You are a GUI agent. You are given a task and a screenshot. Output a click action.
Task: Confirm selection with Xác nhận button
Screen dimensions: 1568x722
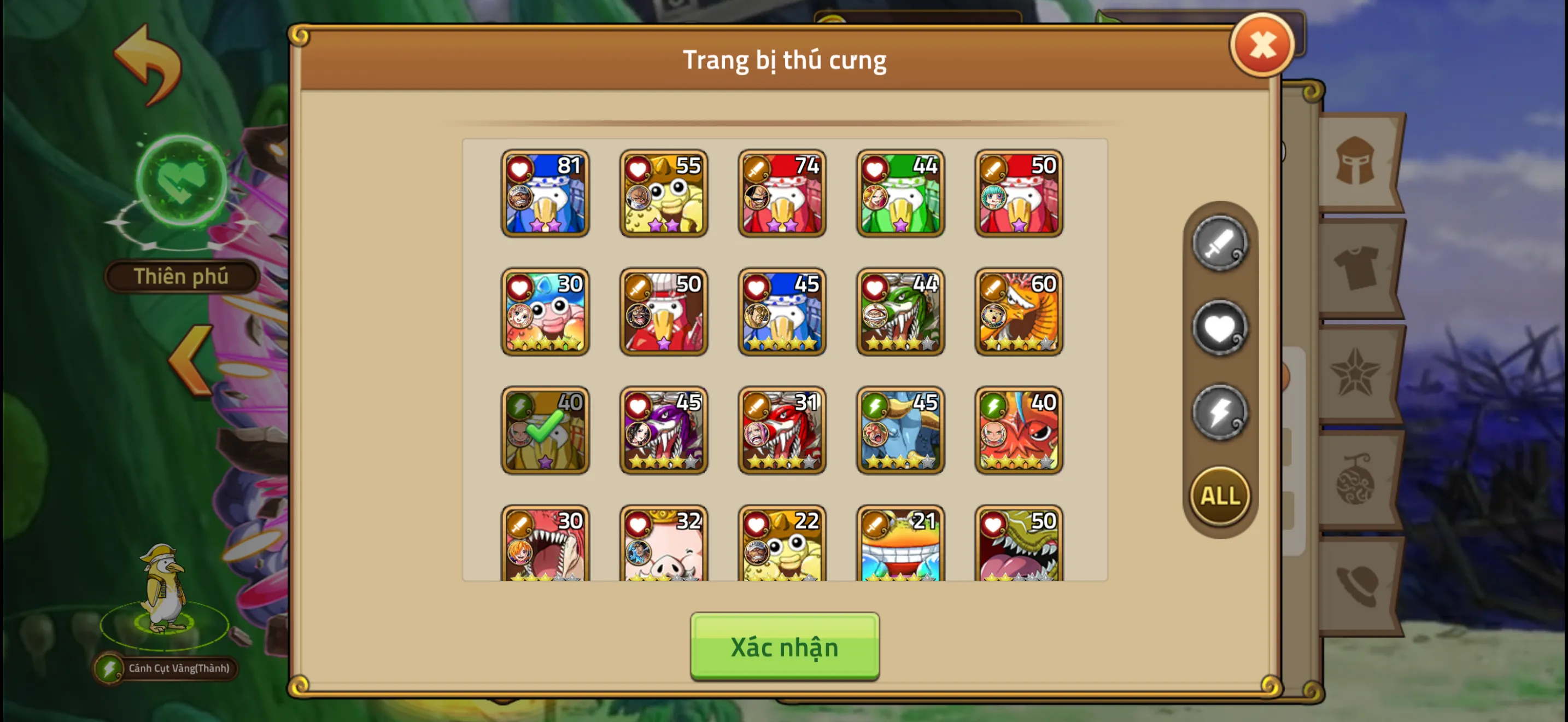[784, 648]
